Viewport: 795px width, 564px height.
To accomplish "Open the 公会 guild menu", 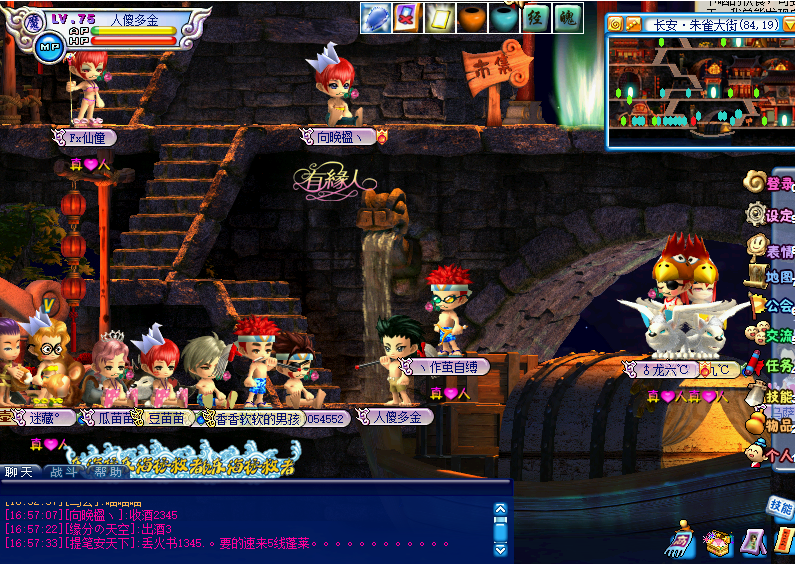I will (769, 305).
